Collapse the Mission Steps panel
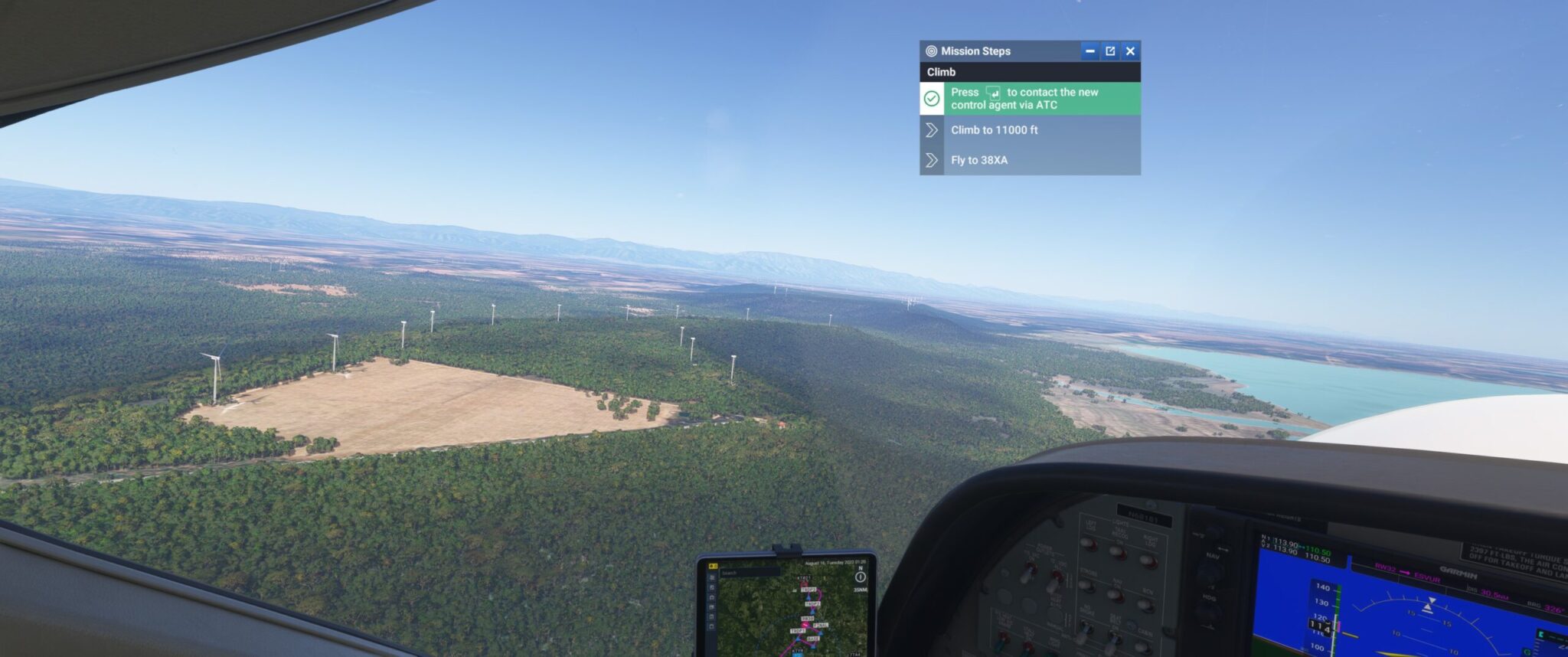This screenshot has height=657, width=1568. 1090,51
